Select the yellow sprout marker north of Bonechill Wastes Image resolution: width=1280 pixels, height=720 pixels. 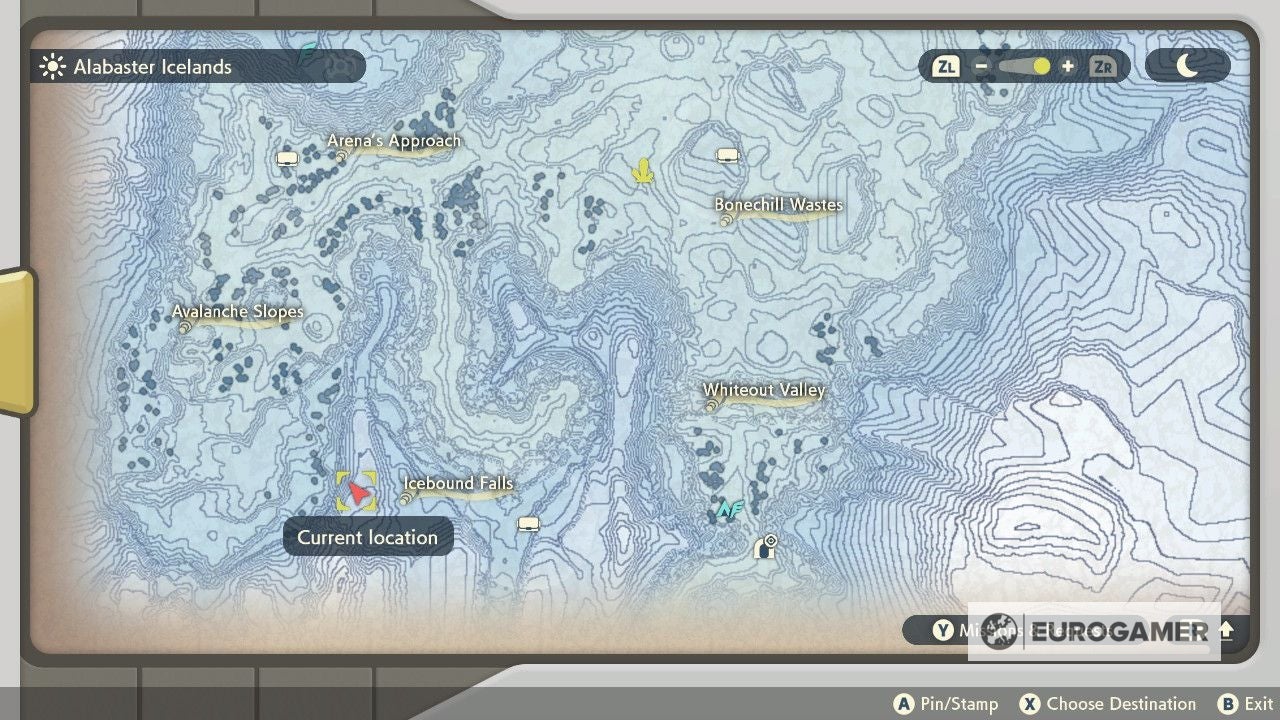tap(642, 172)
